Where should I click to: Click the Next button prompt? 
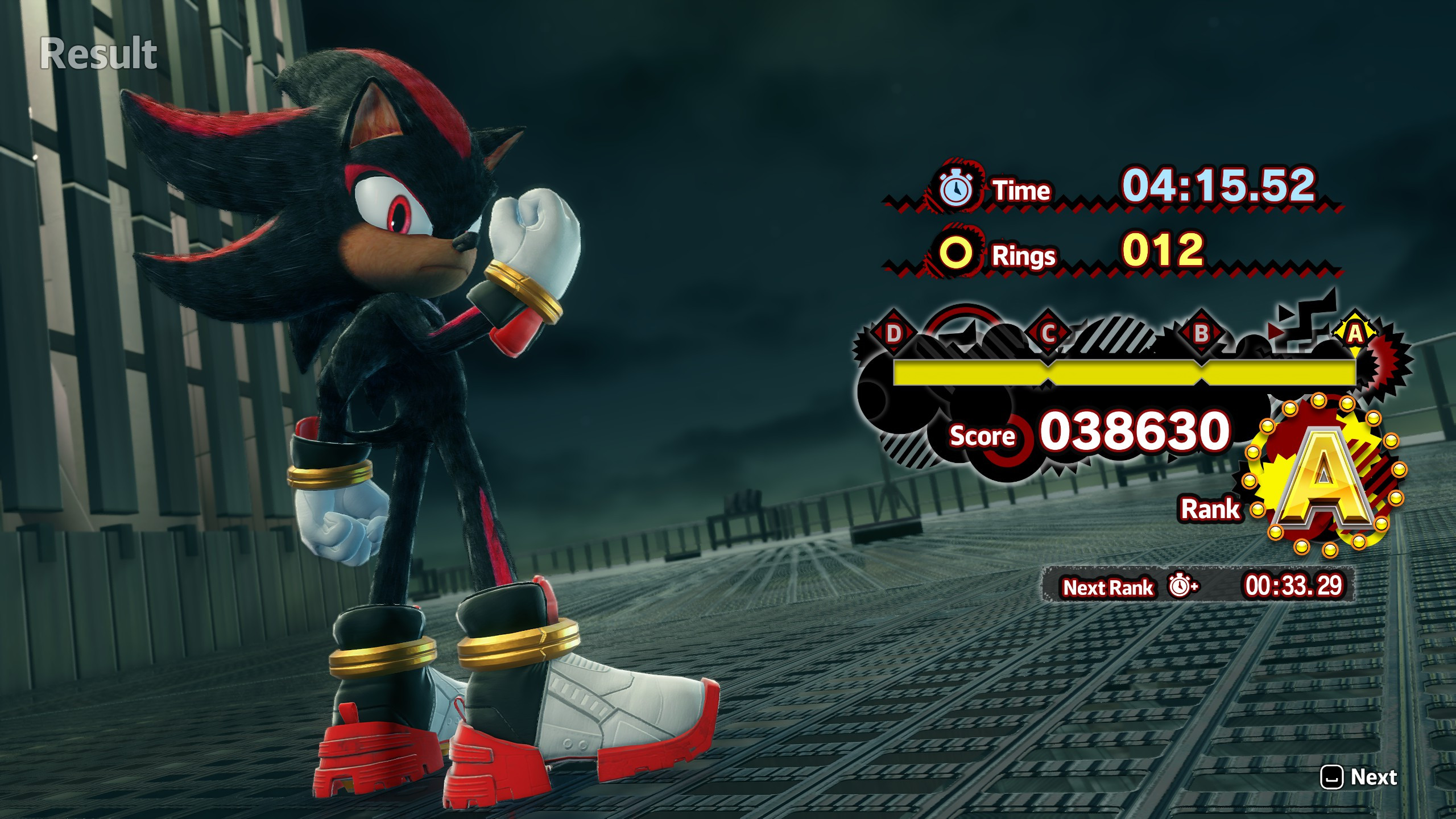pos(1359,776)
